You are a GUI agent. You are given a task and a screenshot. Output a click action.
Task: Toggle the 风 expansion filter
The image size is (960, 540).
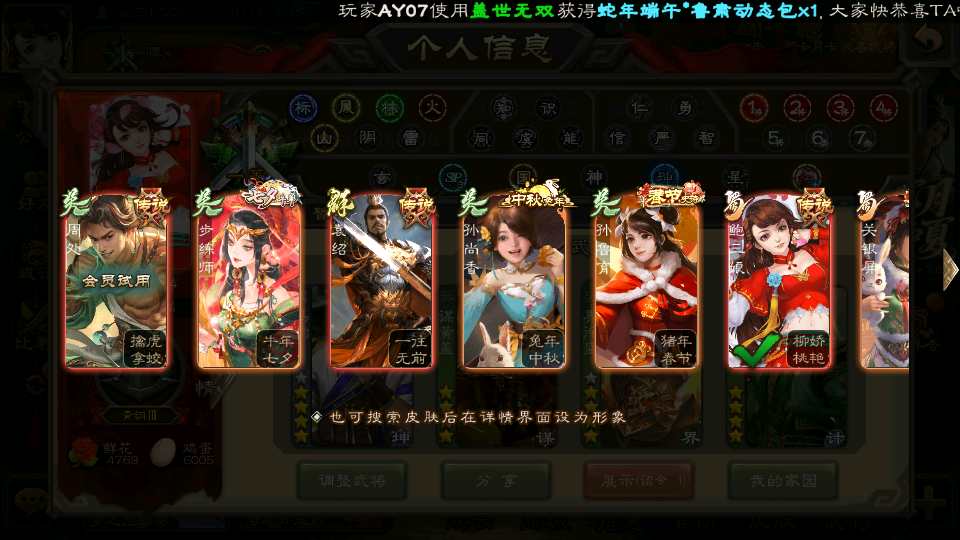click(x=346, y=107)
